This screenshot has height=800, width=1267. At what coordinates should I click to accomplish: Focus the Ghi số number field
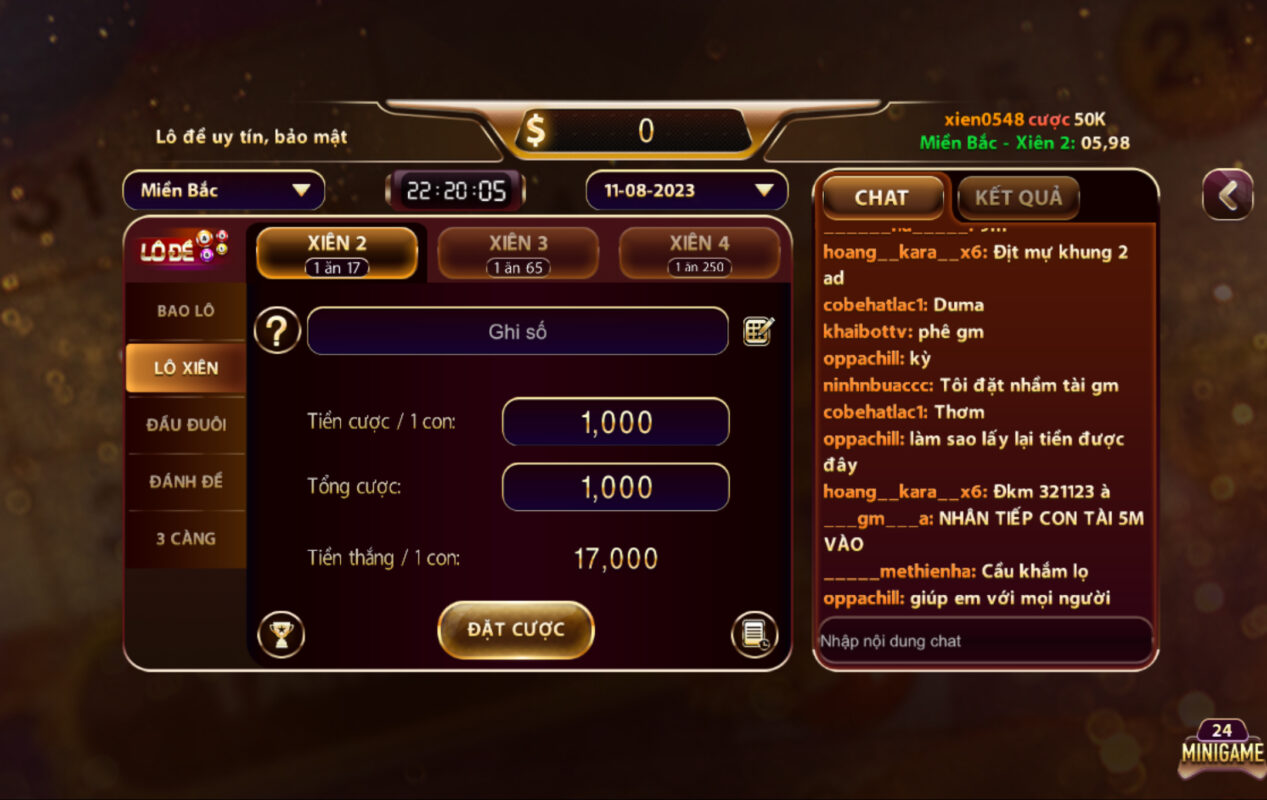point(517,331)
